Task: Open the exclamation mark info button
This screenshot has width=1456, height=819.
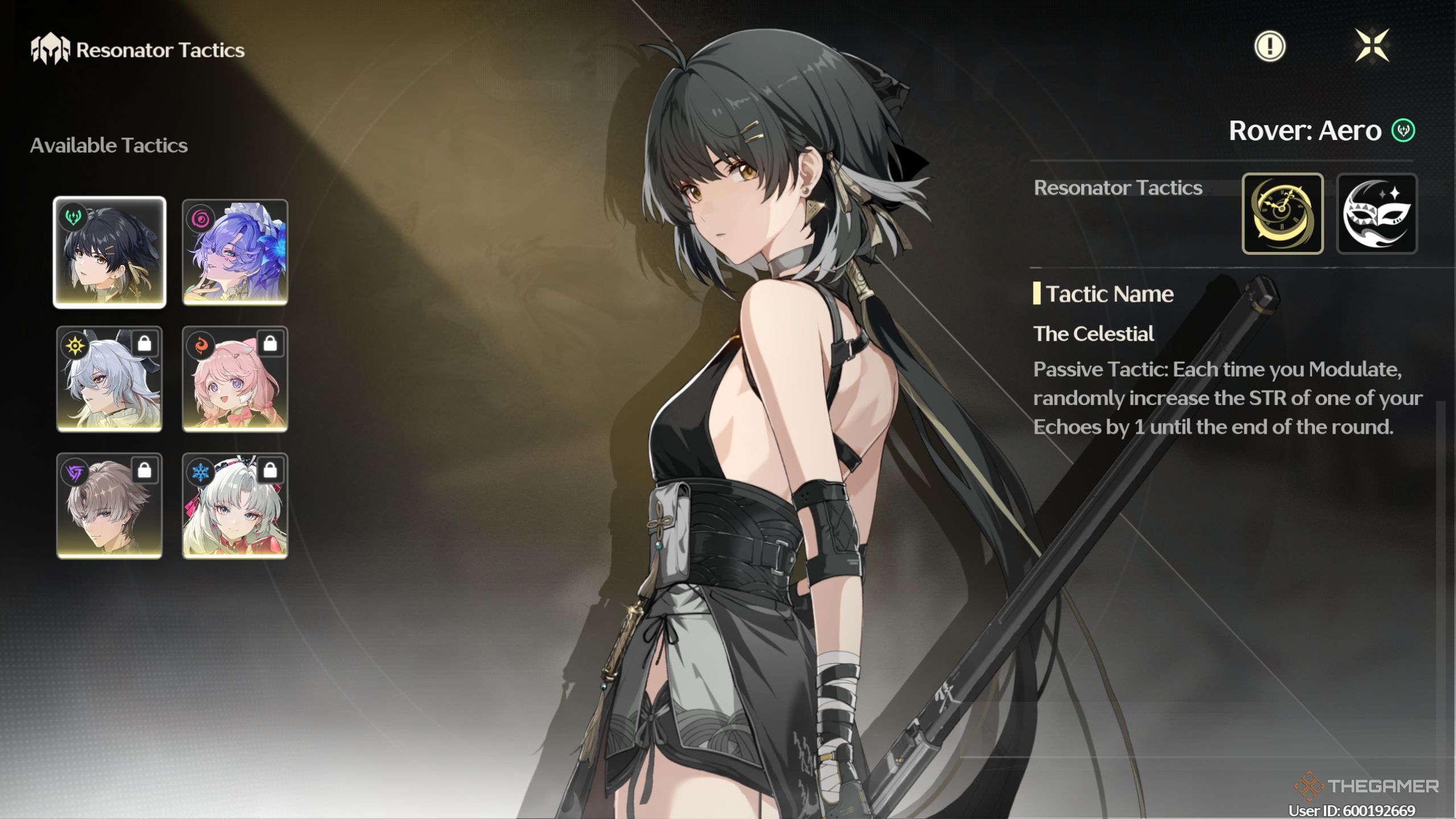Action: [1269, 46]
